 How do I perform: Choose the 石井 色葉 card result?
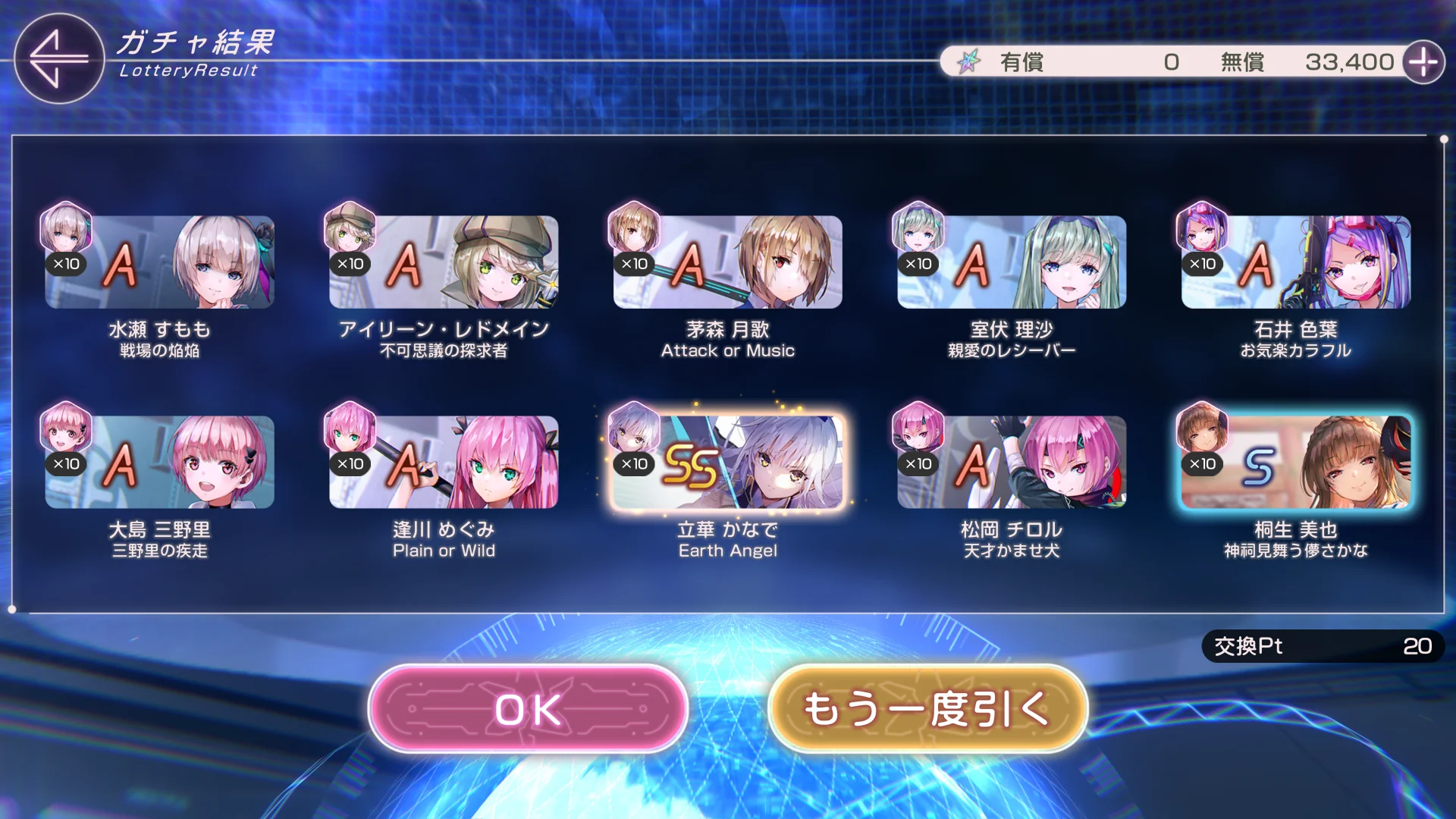(1295, 262)
